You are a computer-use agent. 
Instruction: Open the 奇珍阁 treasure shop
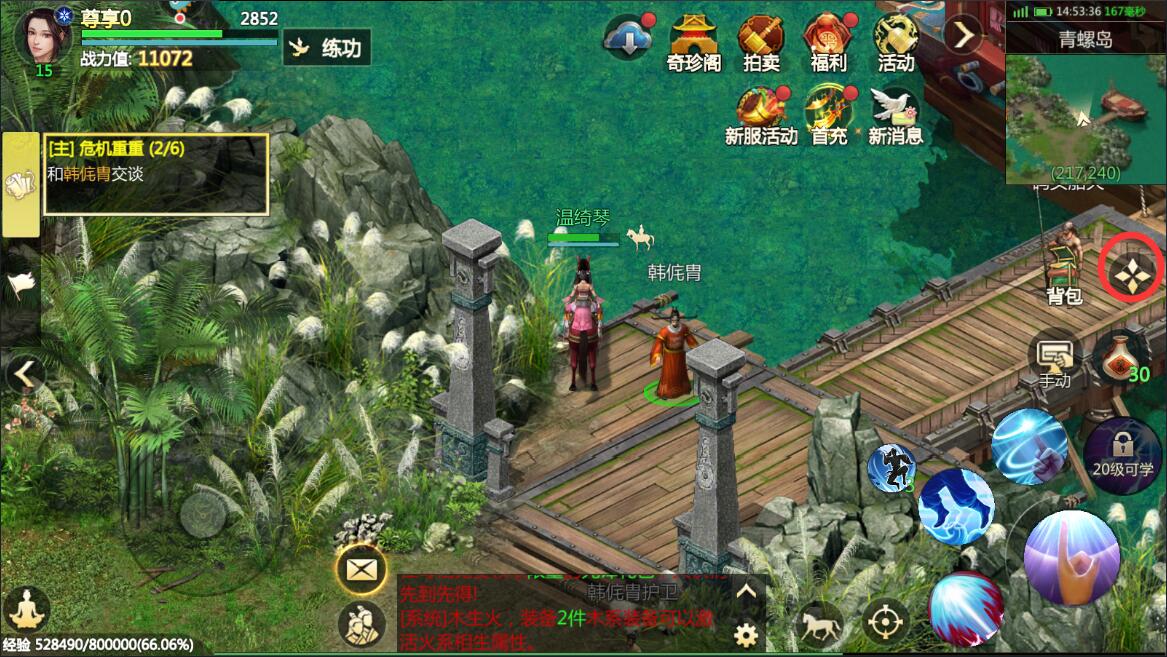694,43
